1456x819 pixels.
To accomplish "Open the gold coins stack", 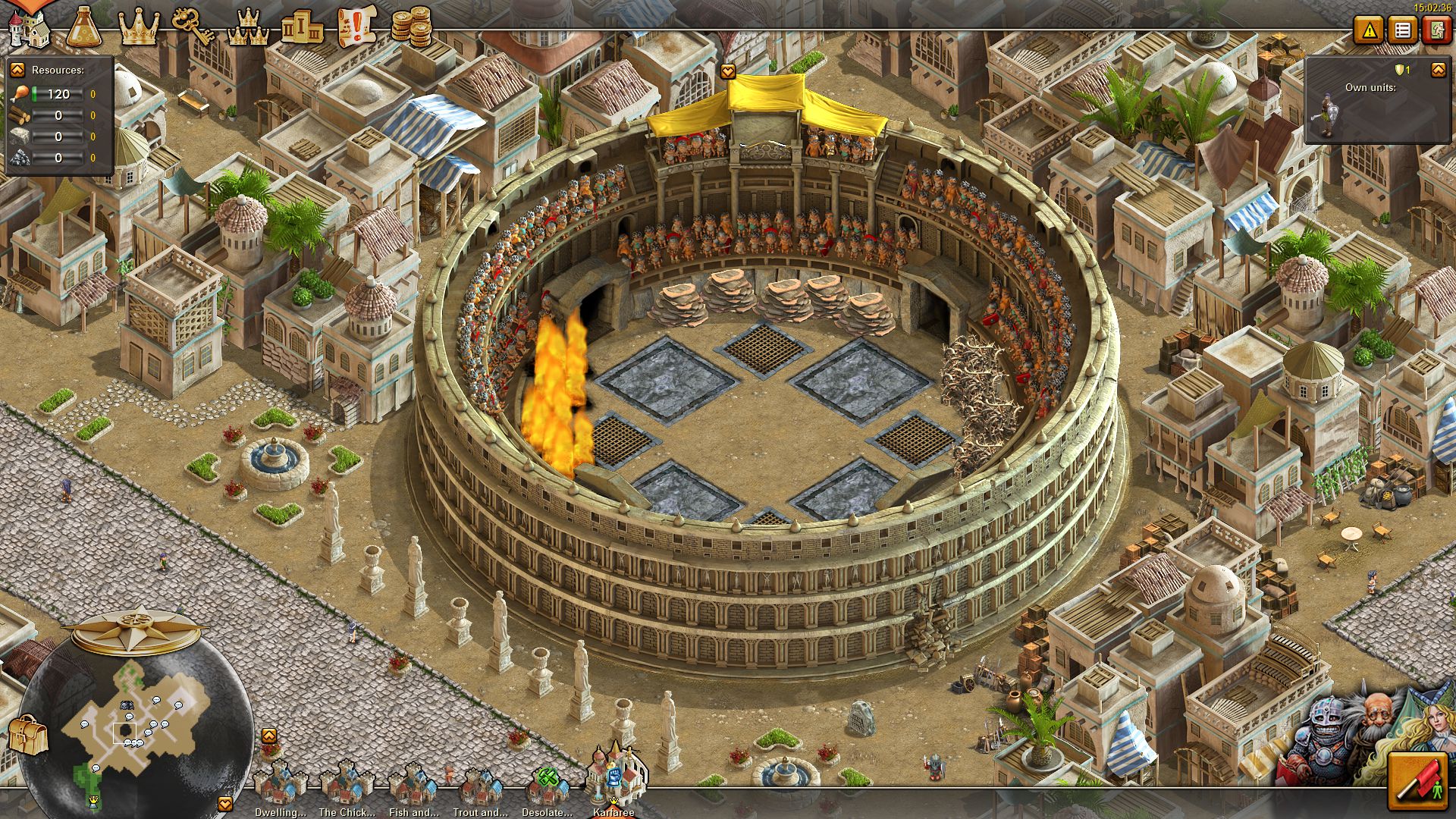I will pyautogui.click(x=410, y=27).
